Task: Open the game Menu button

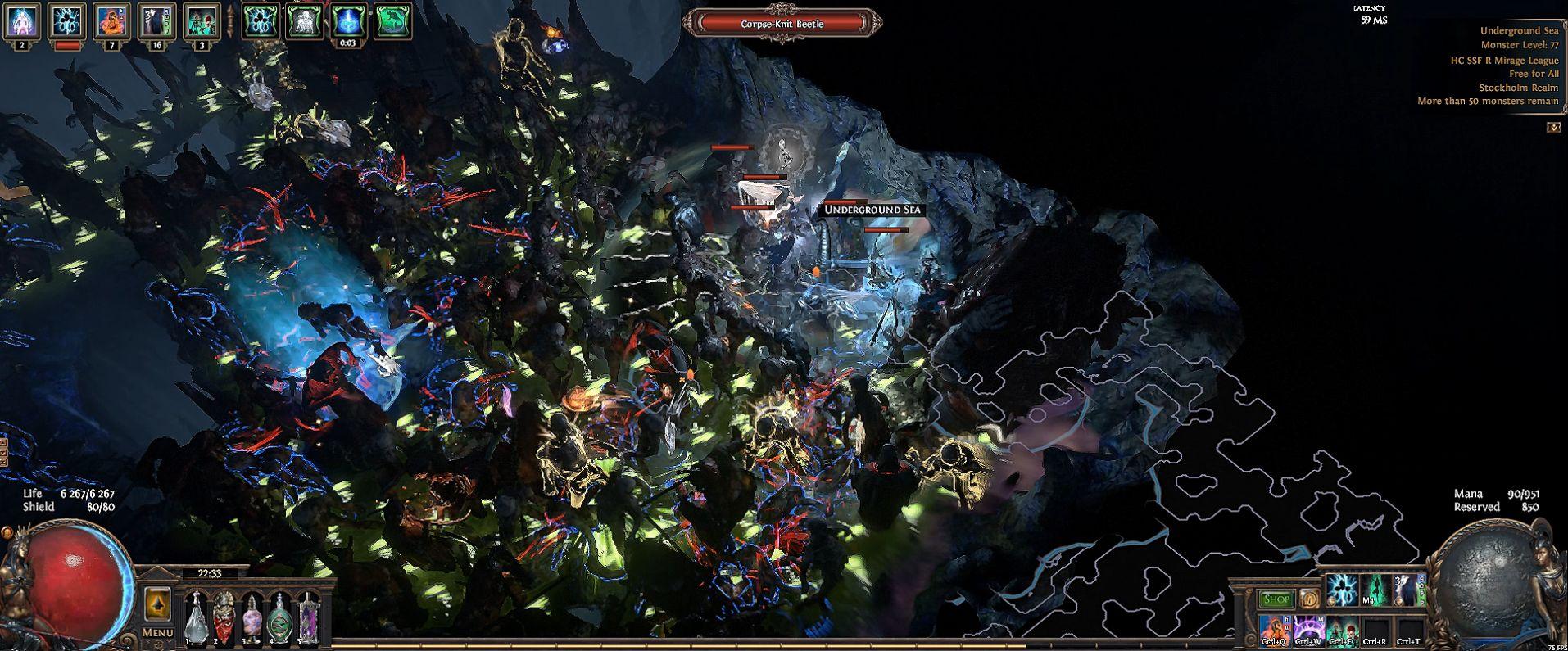Action: (x=157, y=632)
